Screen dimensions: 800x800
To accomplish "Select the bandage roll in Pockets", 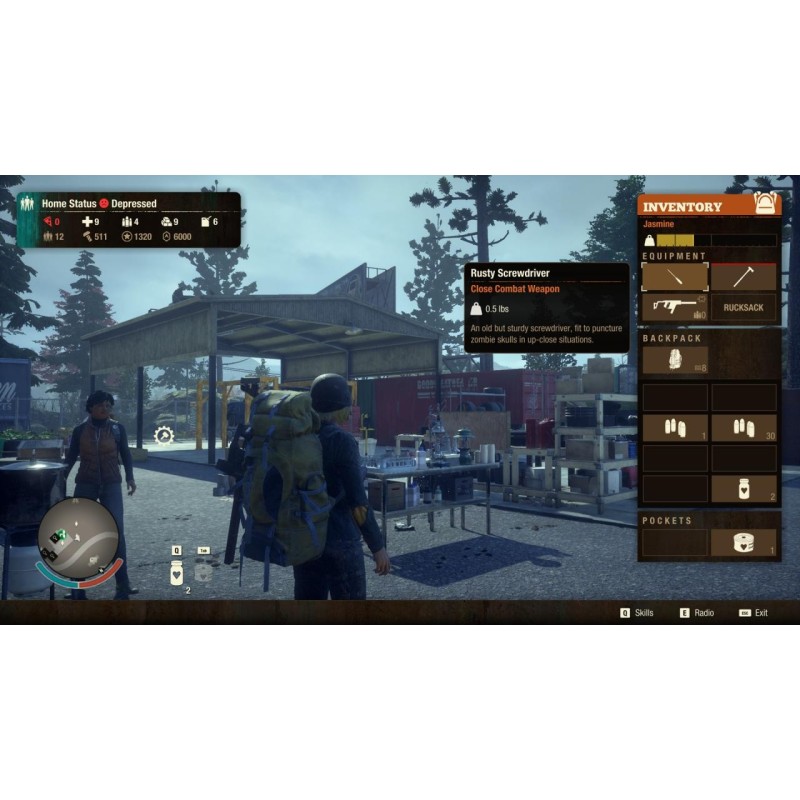I will click(x=743, y=542).
